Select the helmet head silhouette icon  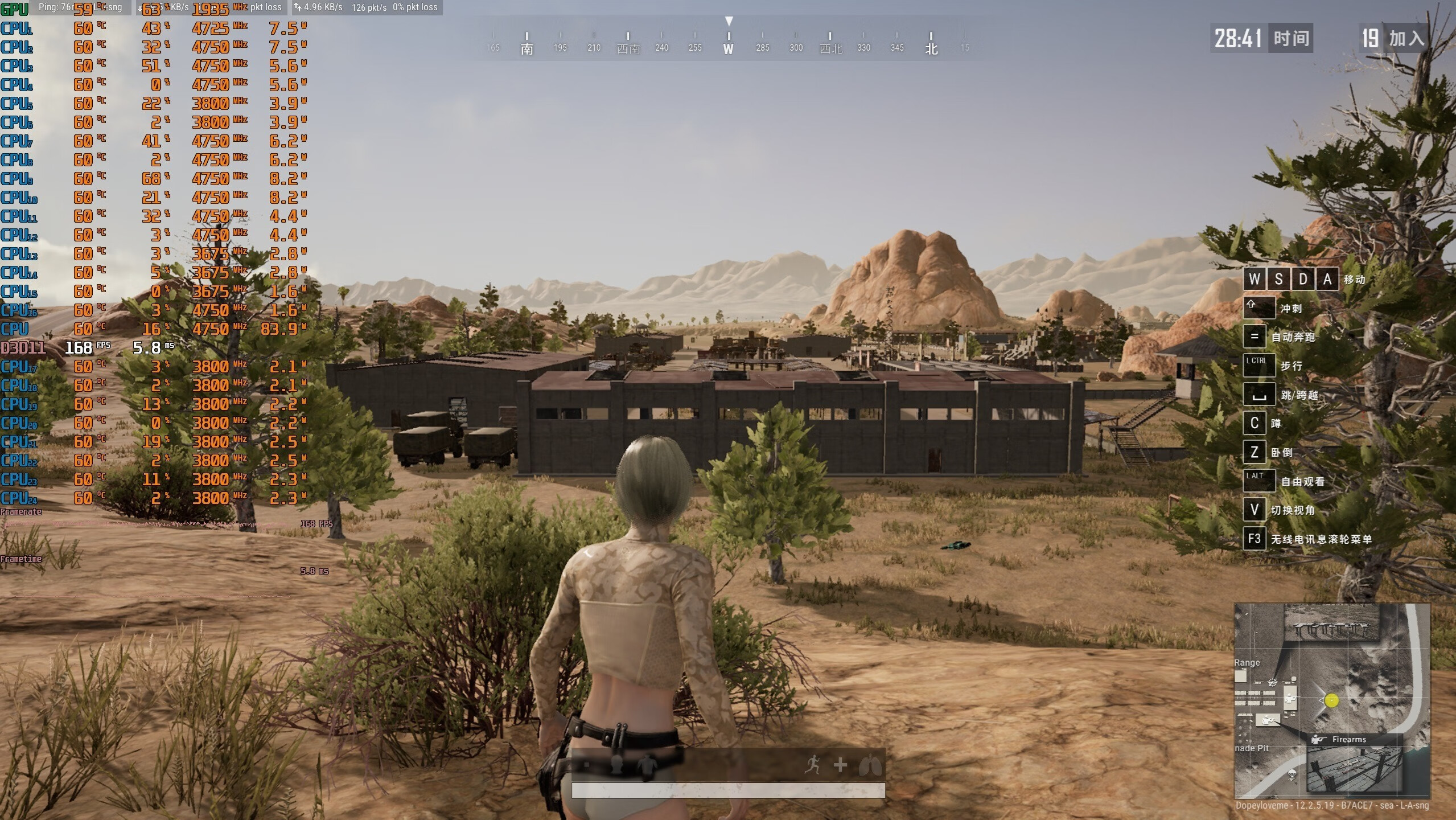click(x=616, y=764)
